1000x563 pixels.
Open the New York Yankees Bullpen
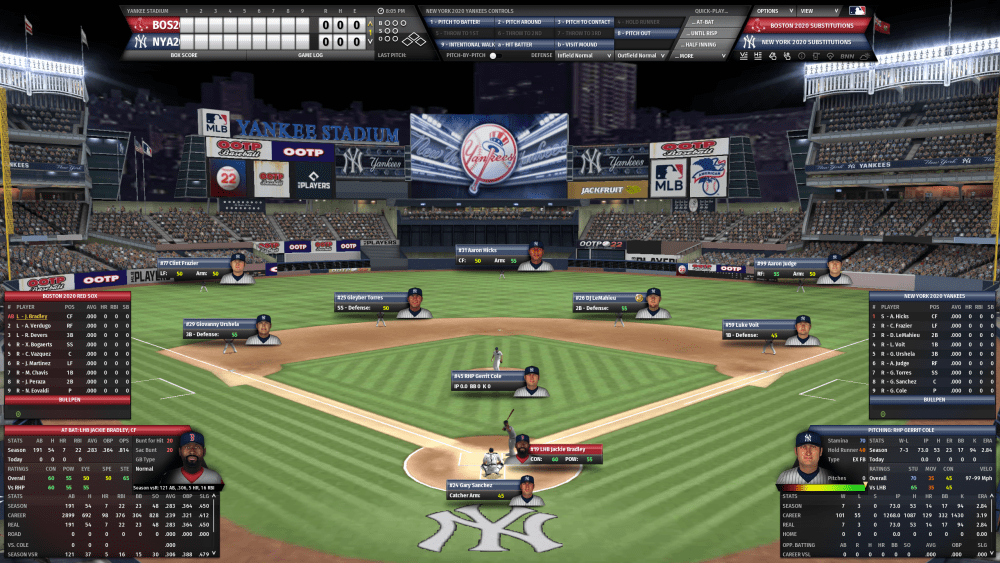coord(932,399)
